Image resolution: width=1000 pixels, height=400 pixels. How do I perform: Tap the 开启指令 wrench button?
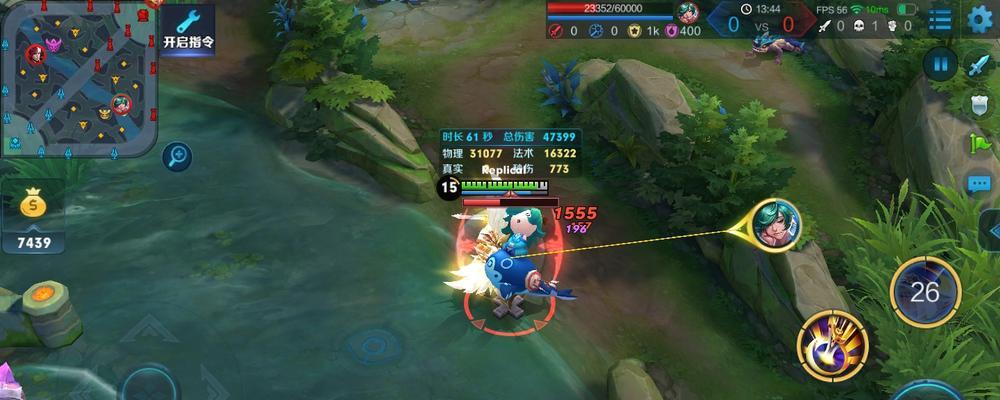[188, 27]
